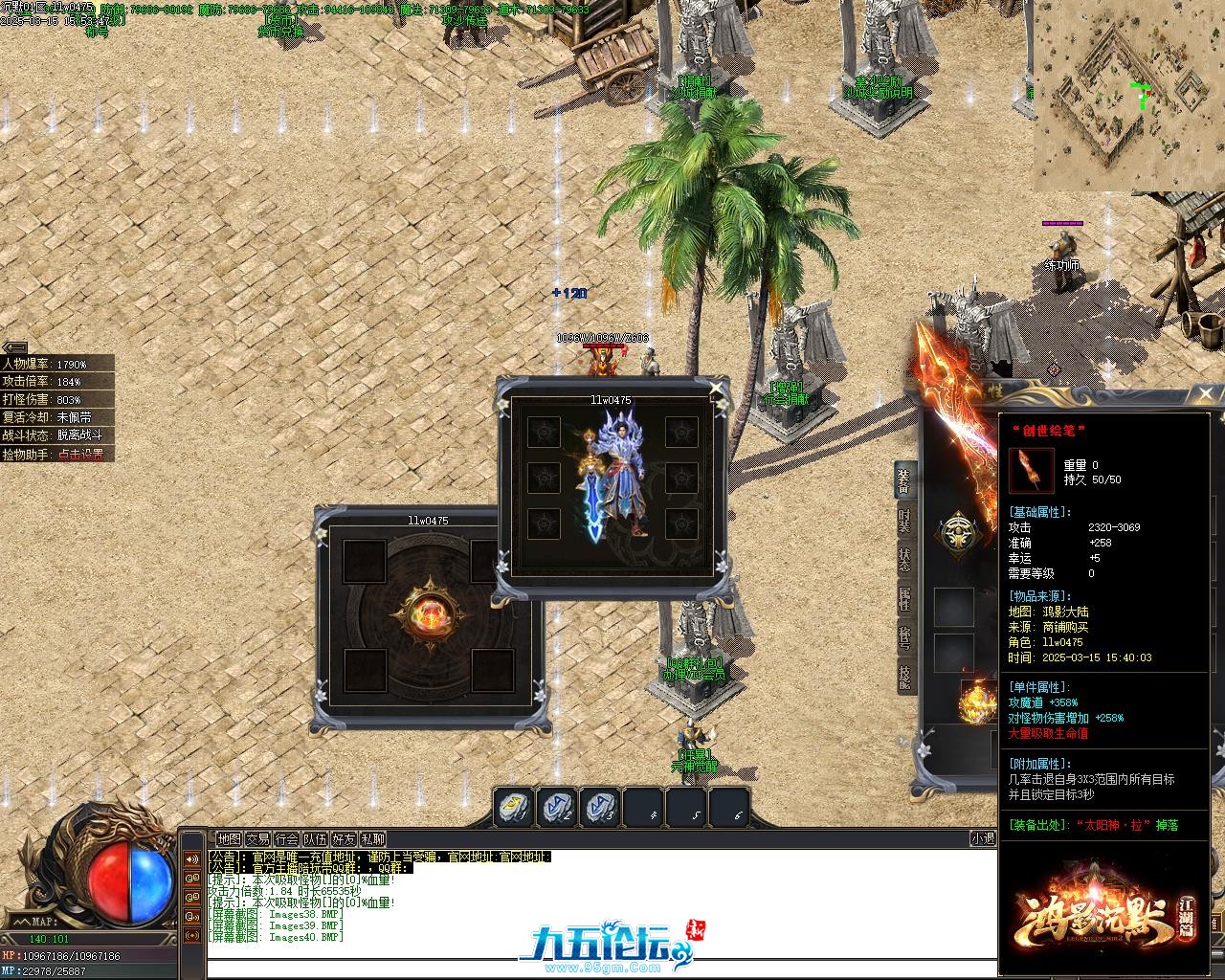1225x980 pixels.
Task: Close the llw0475 character preview window
Action: pos(717,389)
